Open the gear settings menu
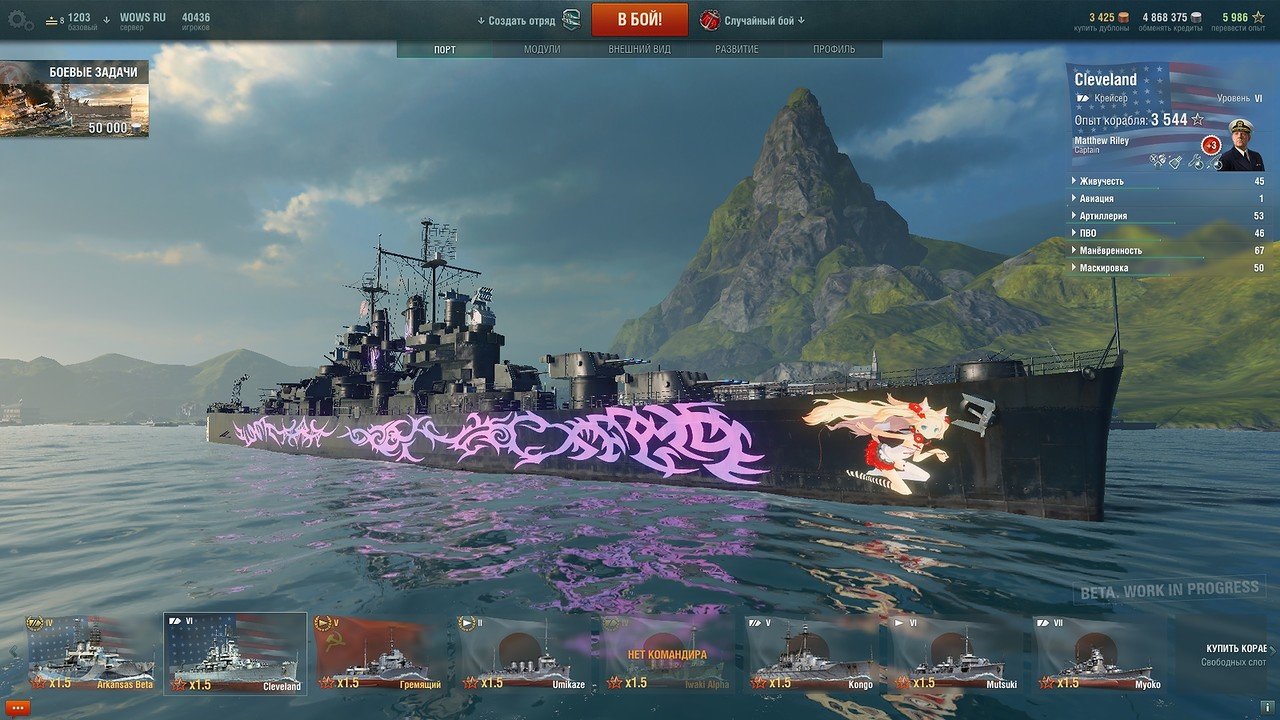The height and width of the screenshot is (720, 1280). point(20,19)
